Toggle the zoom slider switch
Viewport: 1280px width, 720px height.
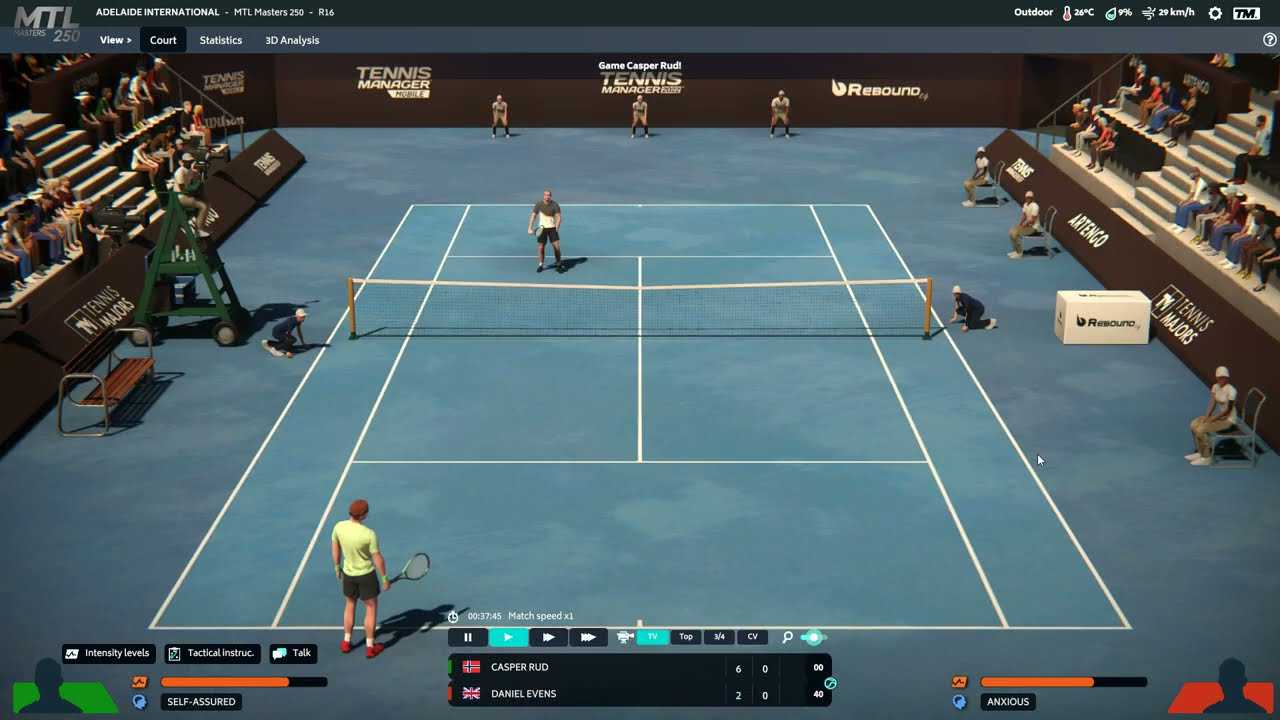point(814,637)
